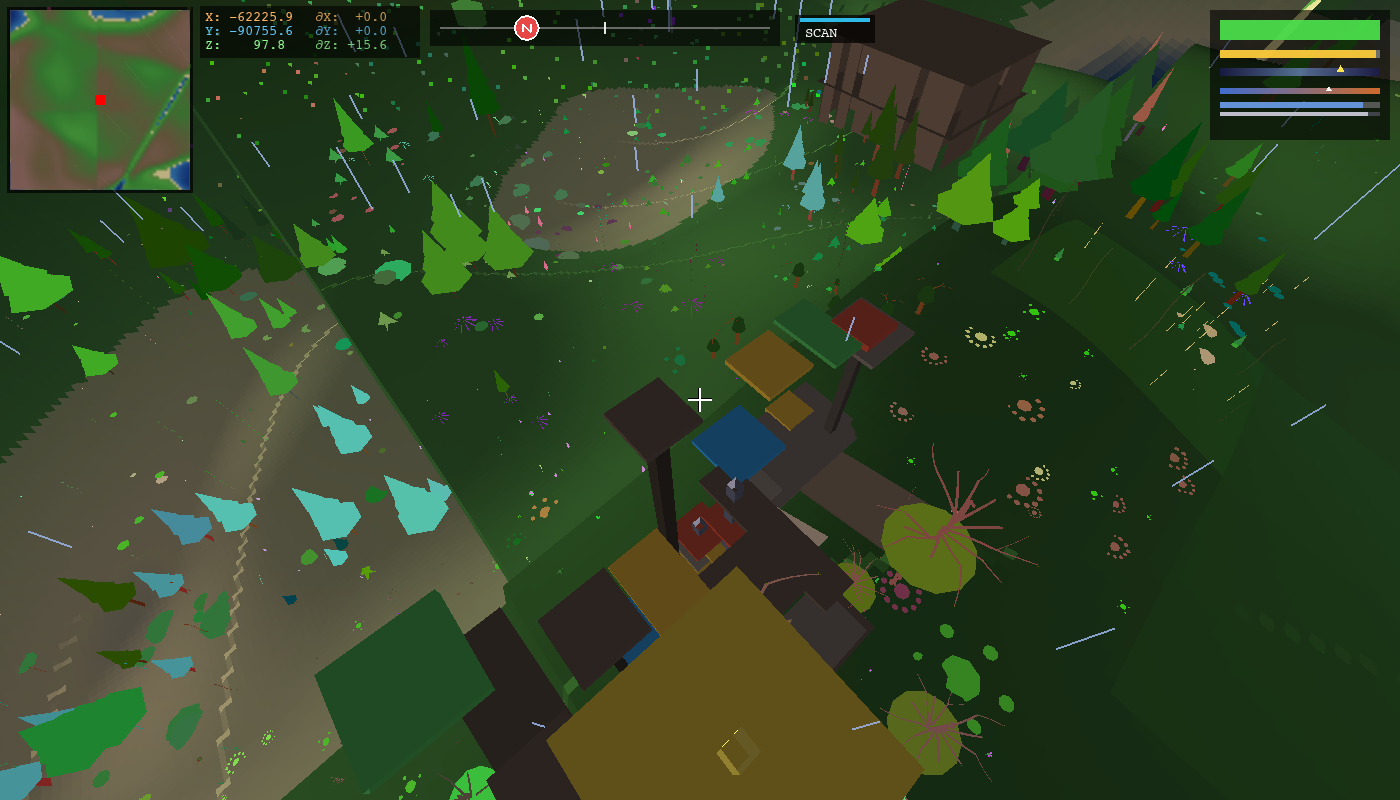Click the white bar at the bottom of the status panel

1293,114
